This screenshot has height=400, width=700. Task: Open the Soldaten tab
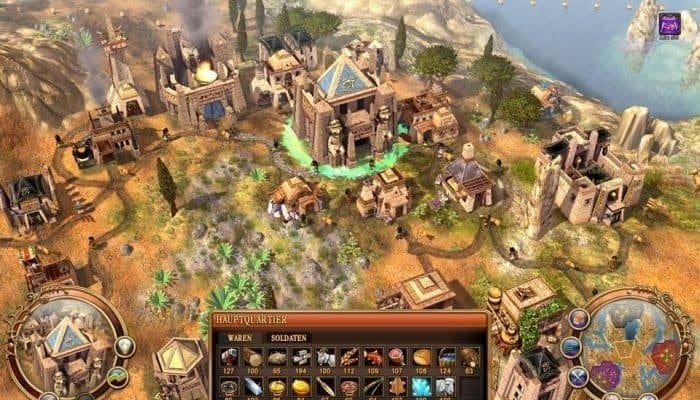point(289,338)
